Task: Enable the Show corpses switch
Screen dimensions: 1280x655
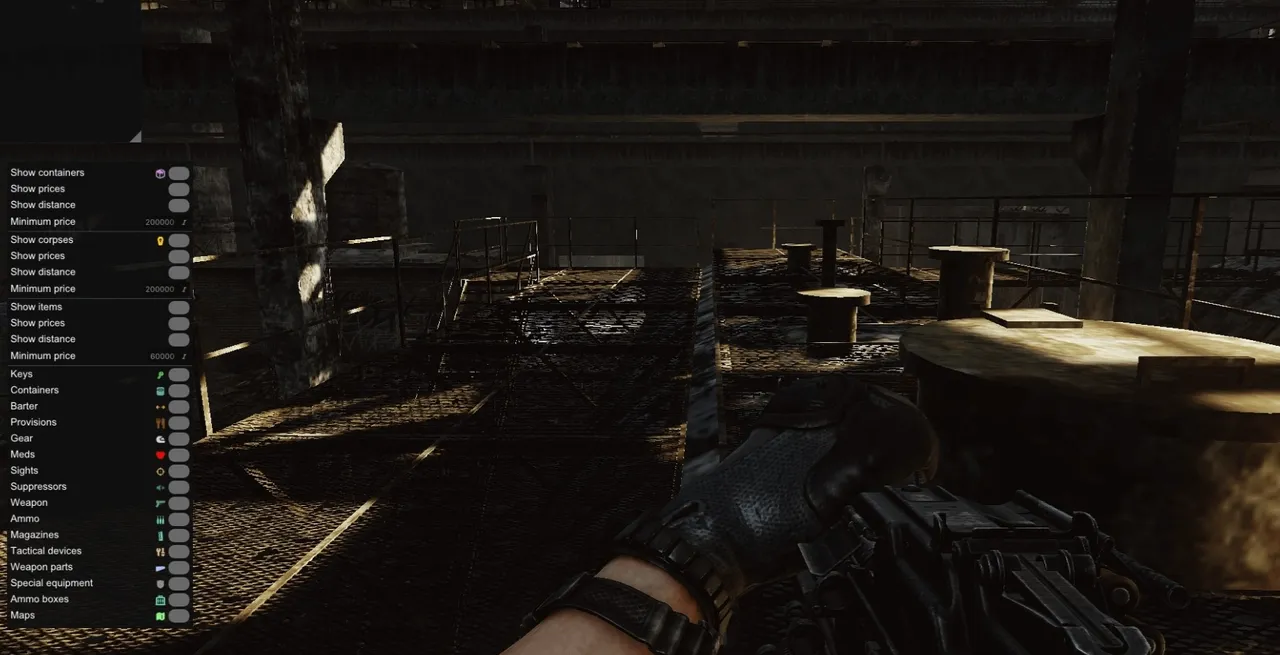Action: pyautogui.click(x=179, y=240)
